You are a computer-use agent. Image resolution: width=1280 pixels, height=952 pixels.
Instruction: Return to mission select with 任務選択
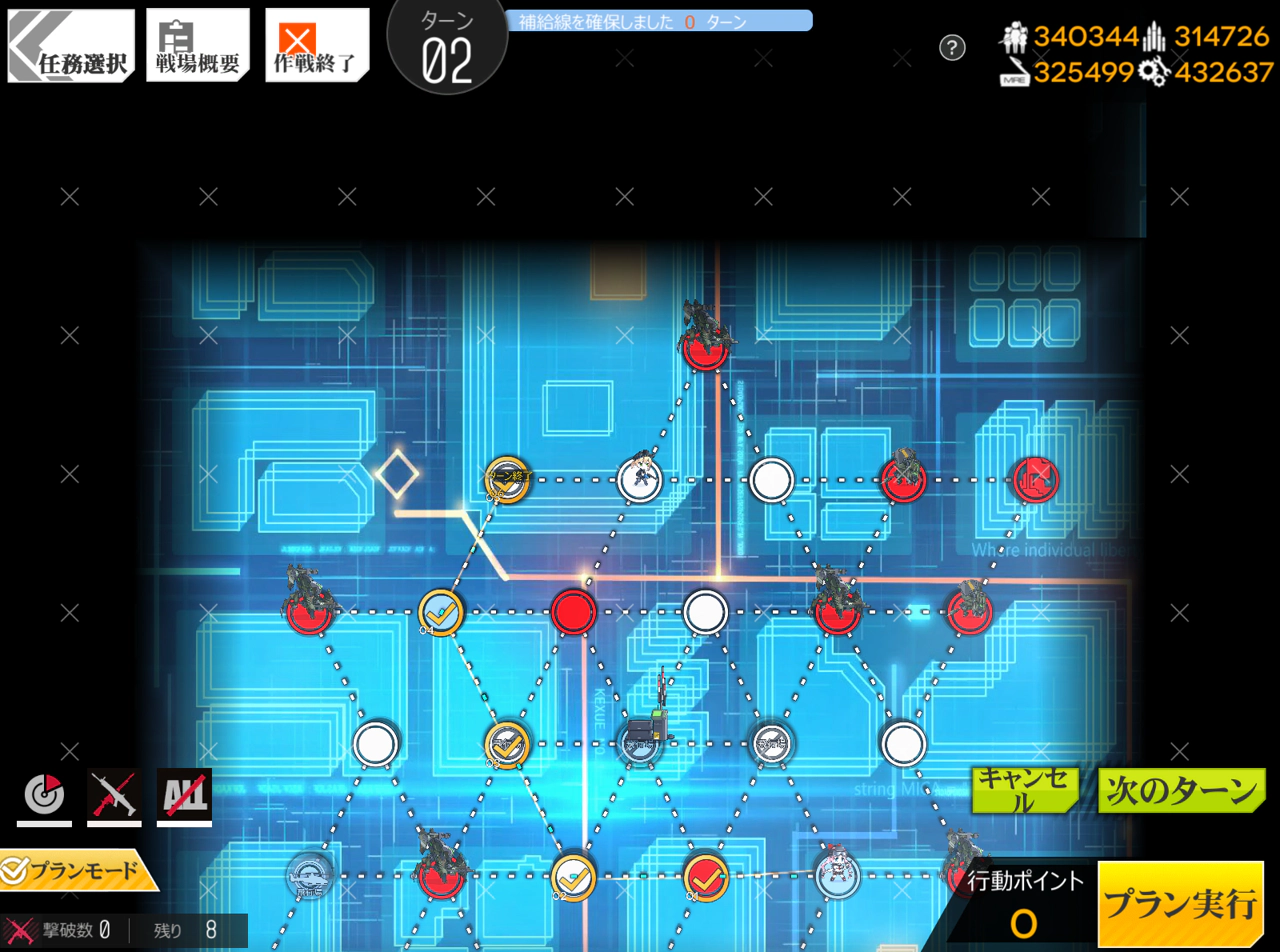tap(71, 46)
